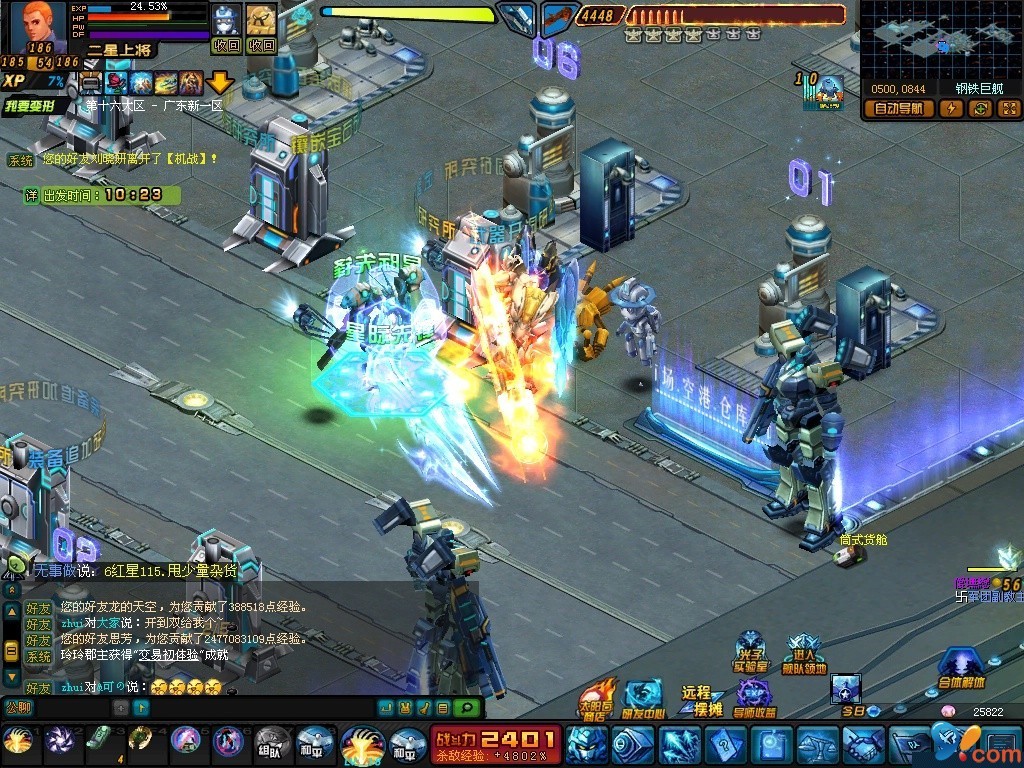Recall the blue robot pet with 收回

[227, 45]
